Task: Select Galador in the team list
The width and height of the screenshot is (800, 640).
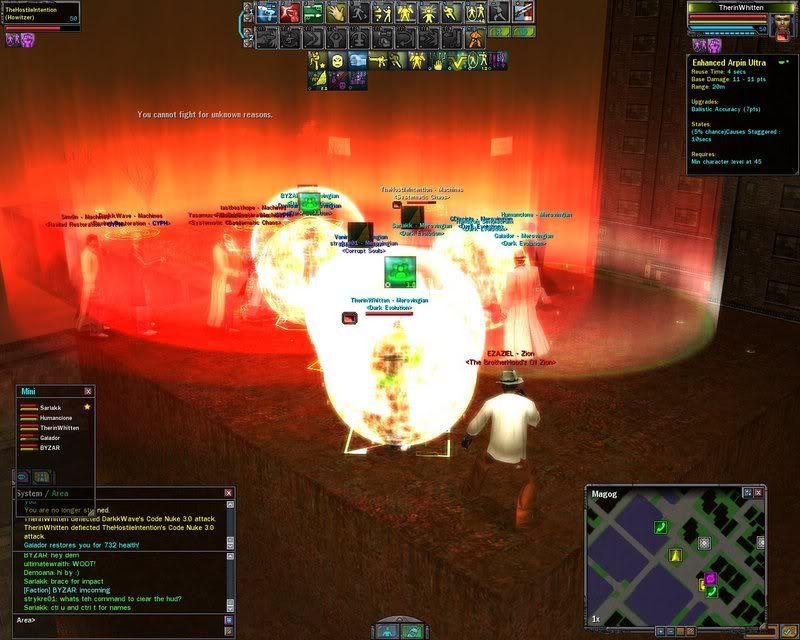Action: [50, 438]
